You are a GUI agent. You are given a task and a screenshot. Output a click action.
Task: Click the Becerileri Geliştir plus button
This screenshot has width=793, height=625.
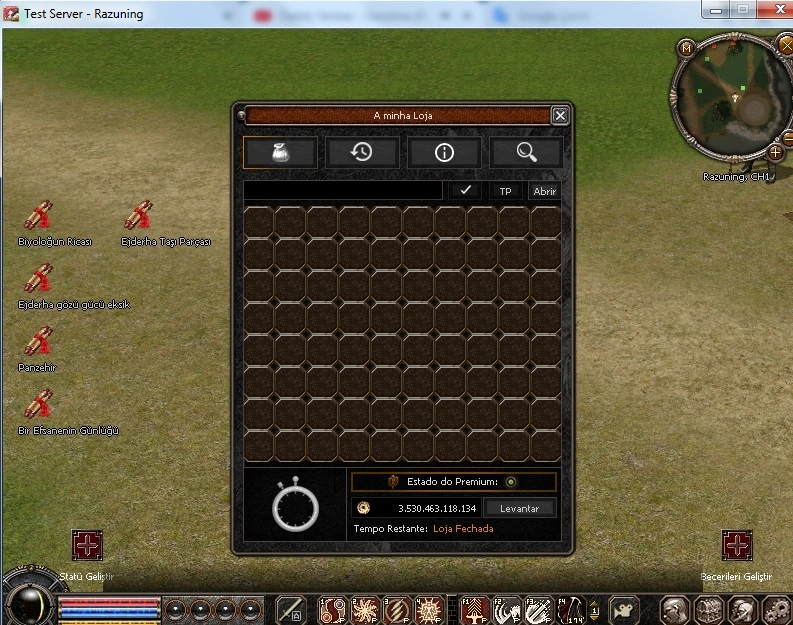(x=737, y=546)
